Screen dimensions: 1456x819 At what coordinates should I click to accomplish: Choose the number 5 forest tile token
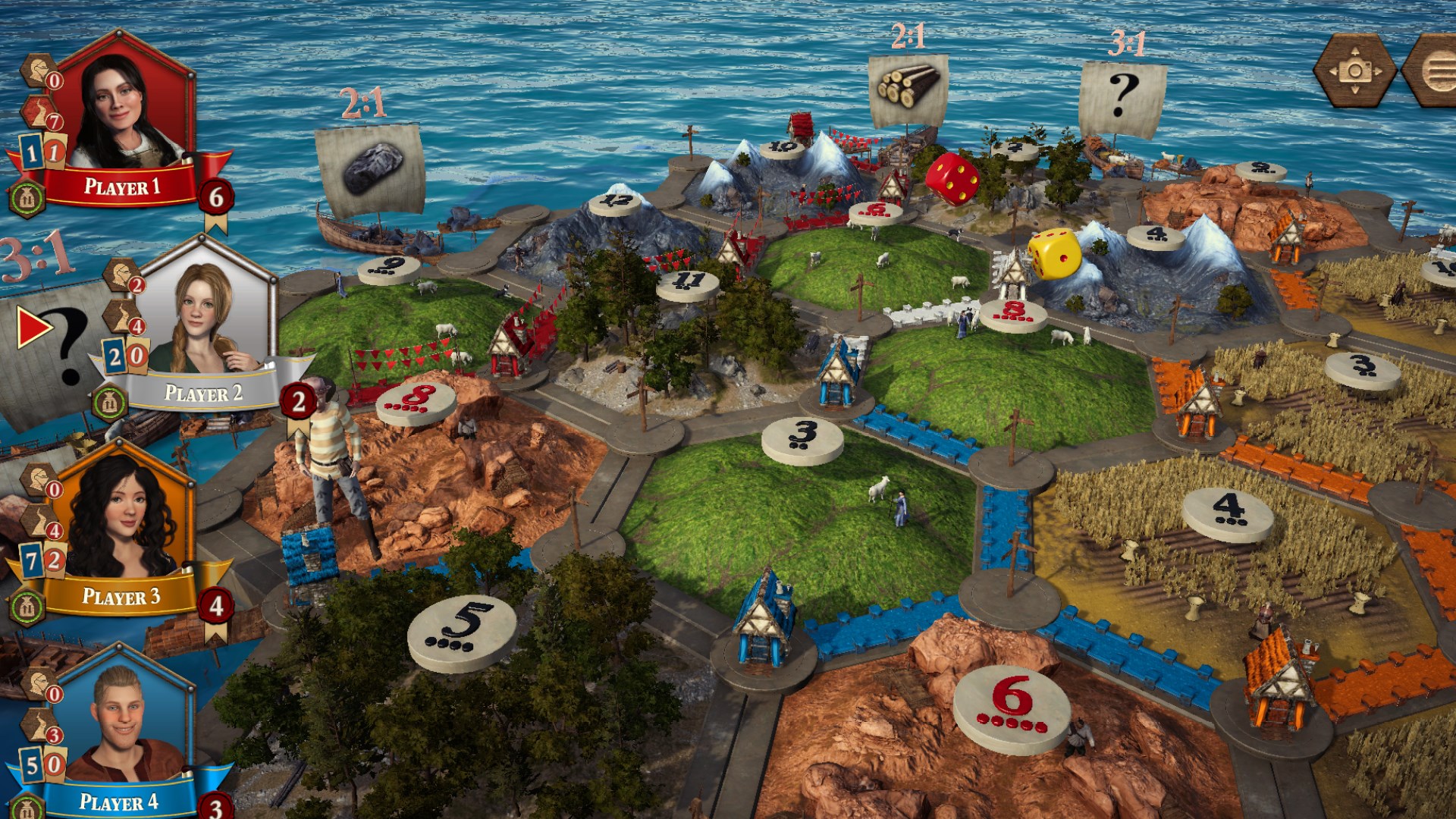pos(463,632)
